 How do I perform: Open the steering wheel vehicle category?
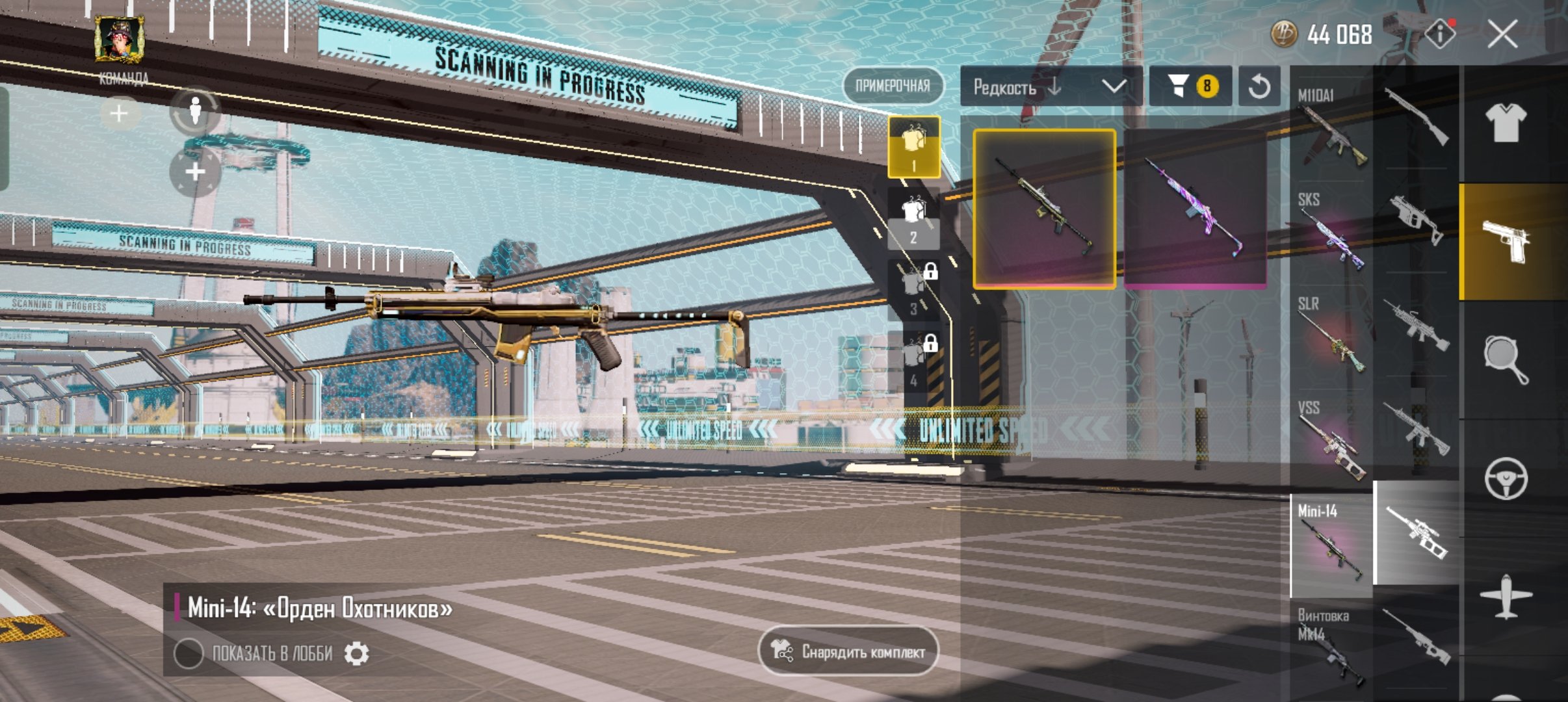tap(1506, 479)
